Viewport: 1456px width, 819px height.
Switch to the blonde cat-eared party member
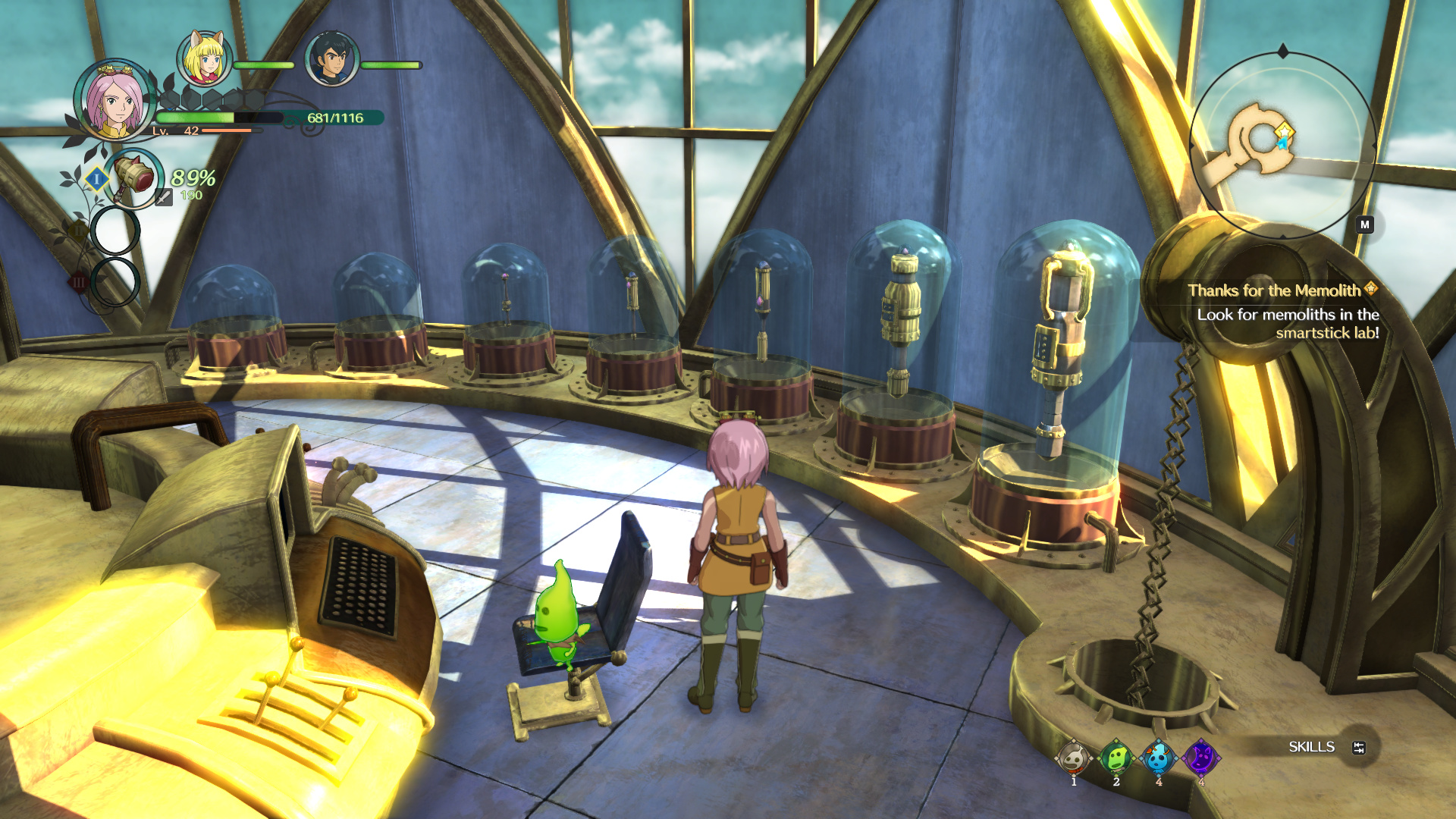(204, 58)
